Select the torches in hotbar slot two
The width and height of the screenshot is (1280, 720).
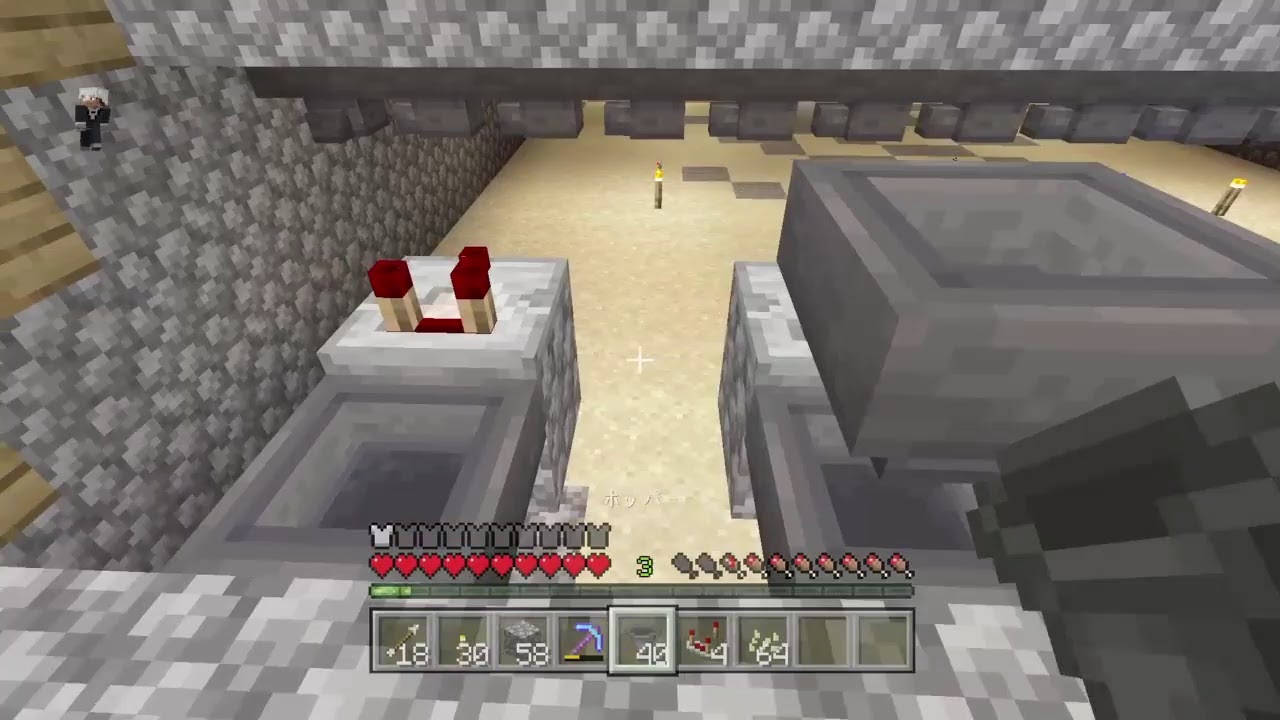466,645
